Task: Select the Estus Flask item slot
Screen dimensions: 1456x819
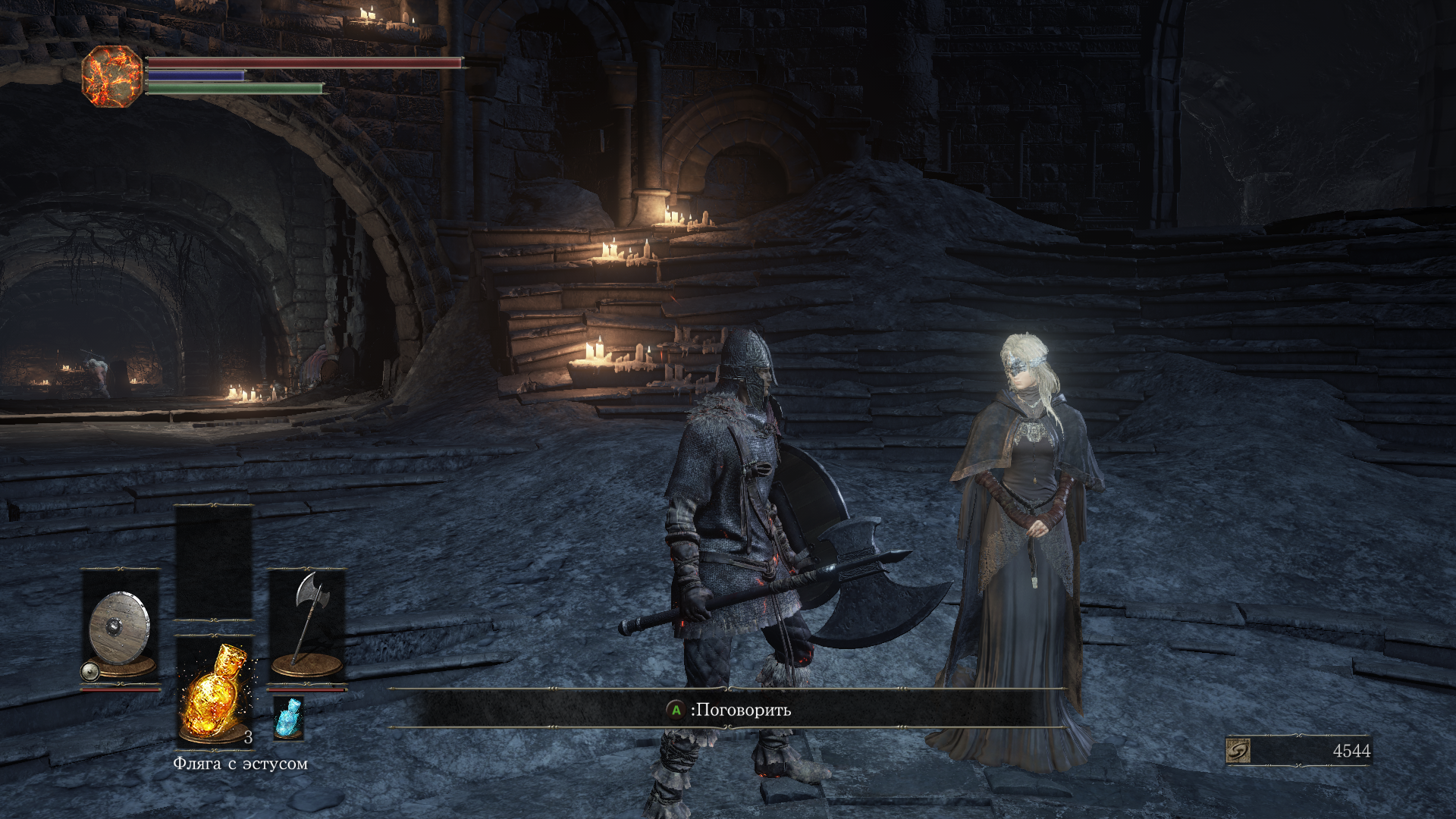Action: click(215, 691)
